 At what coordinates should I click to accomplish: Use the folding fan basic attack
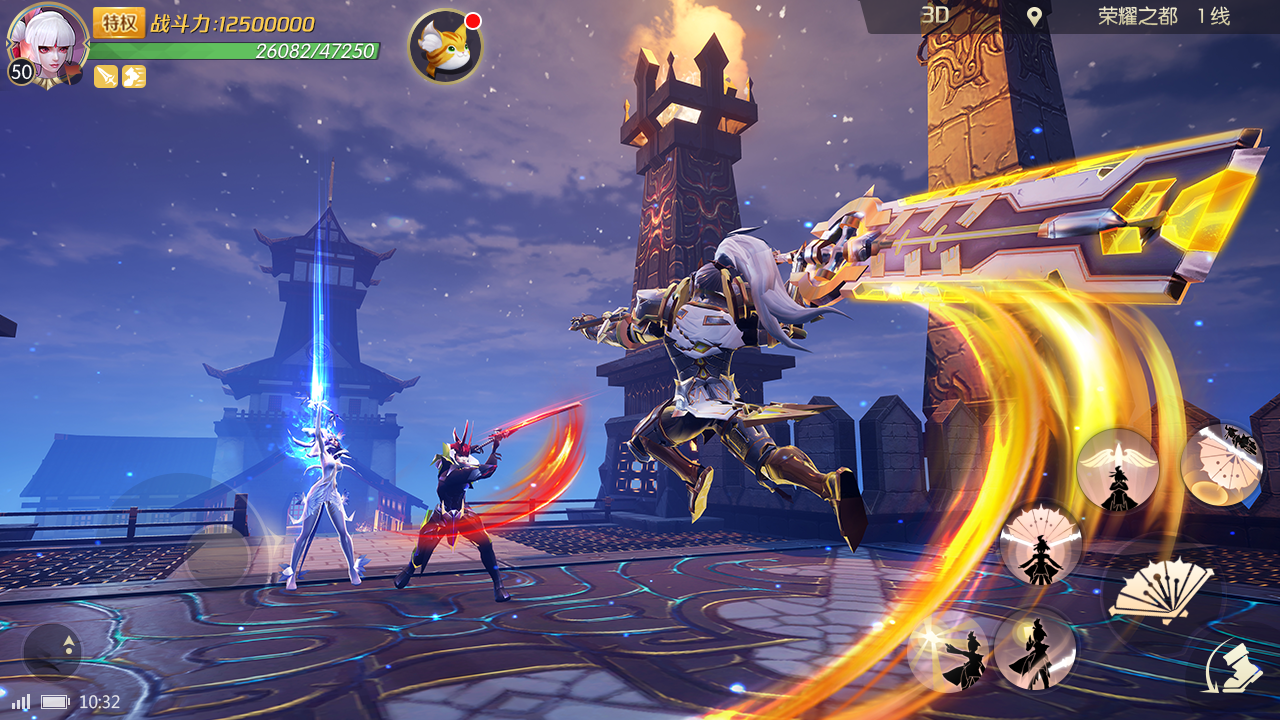coord(1162,592)
